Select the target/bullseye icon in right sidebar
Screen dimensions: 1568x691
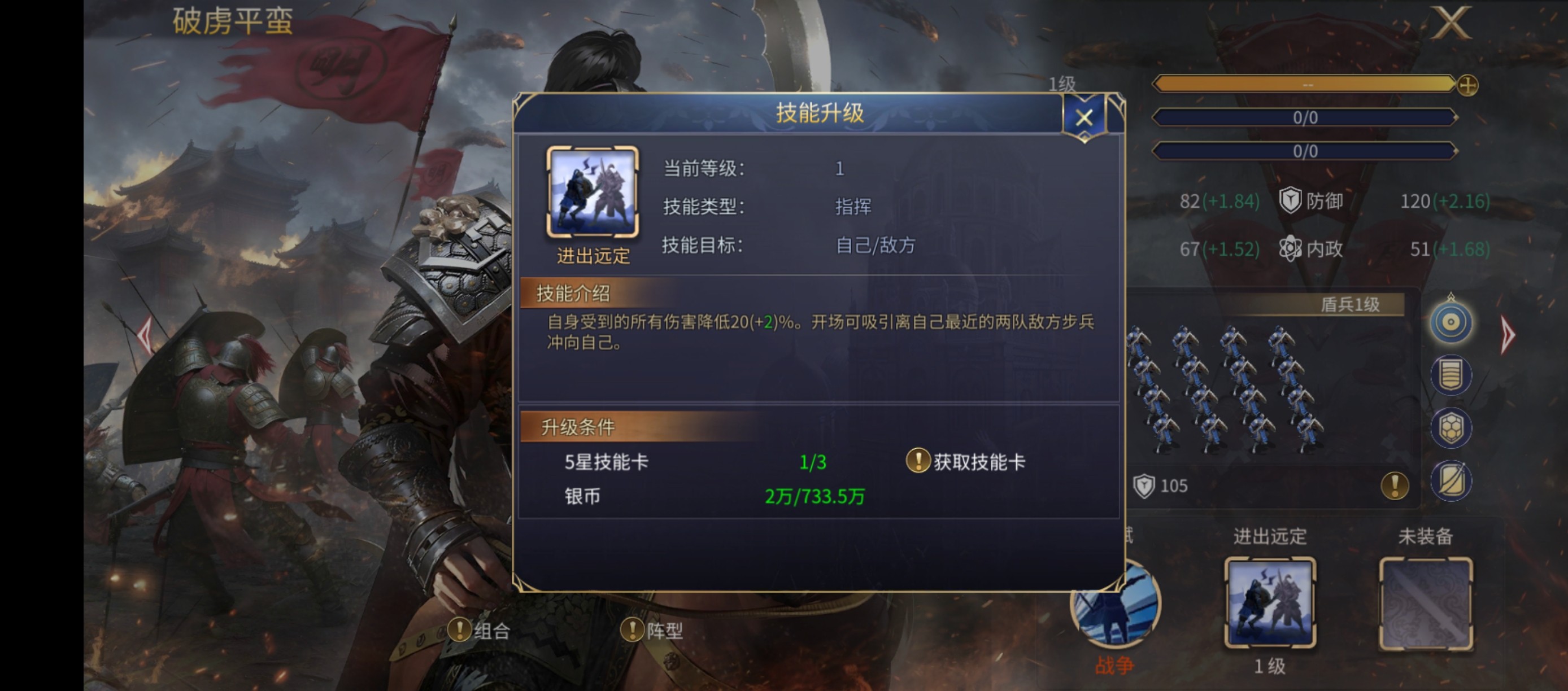[1451, 322]
